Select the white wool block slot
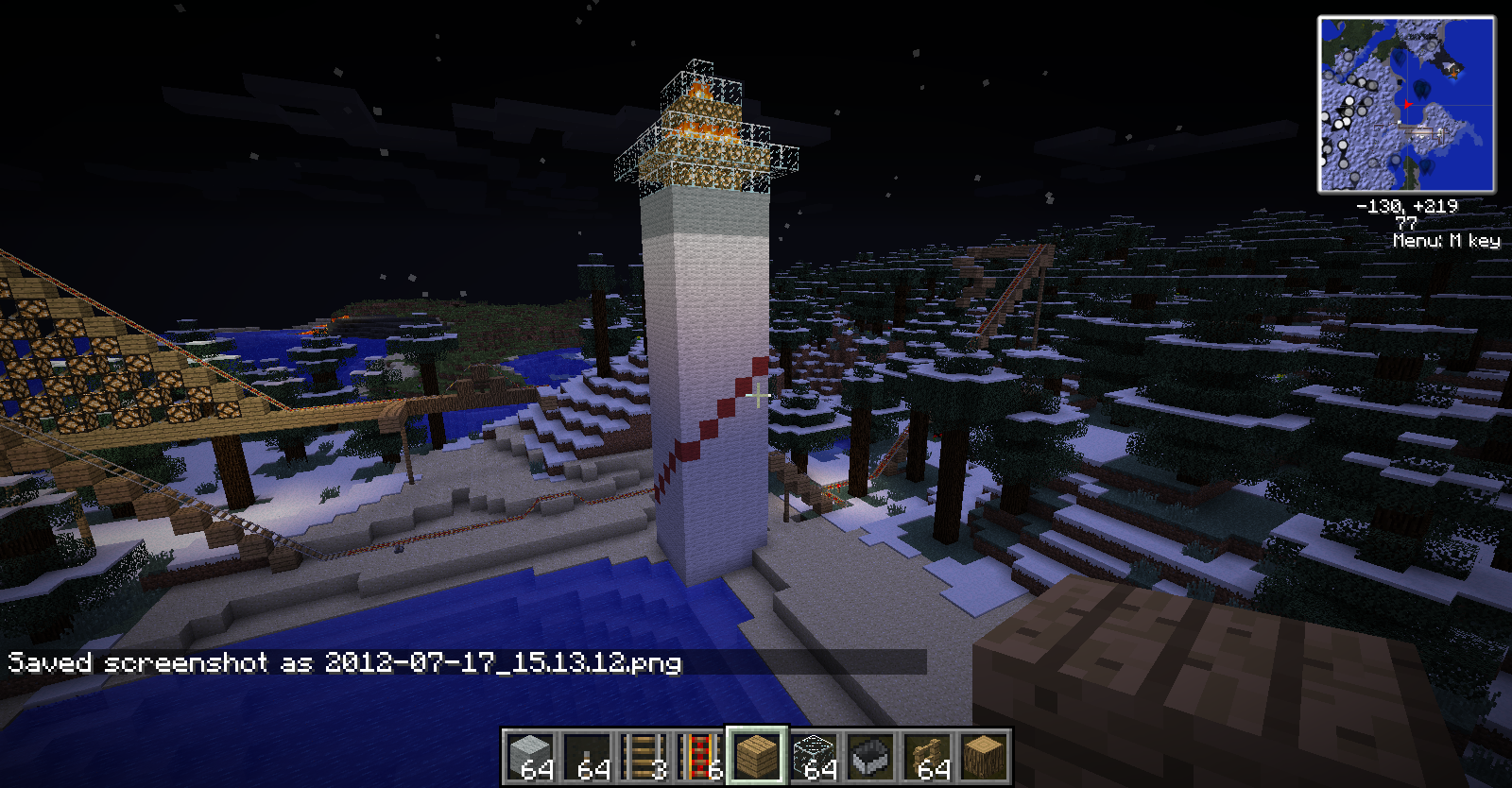The height and width of the screenshot is (788, 1512). (x=530, y=756)
